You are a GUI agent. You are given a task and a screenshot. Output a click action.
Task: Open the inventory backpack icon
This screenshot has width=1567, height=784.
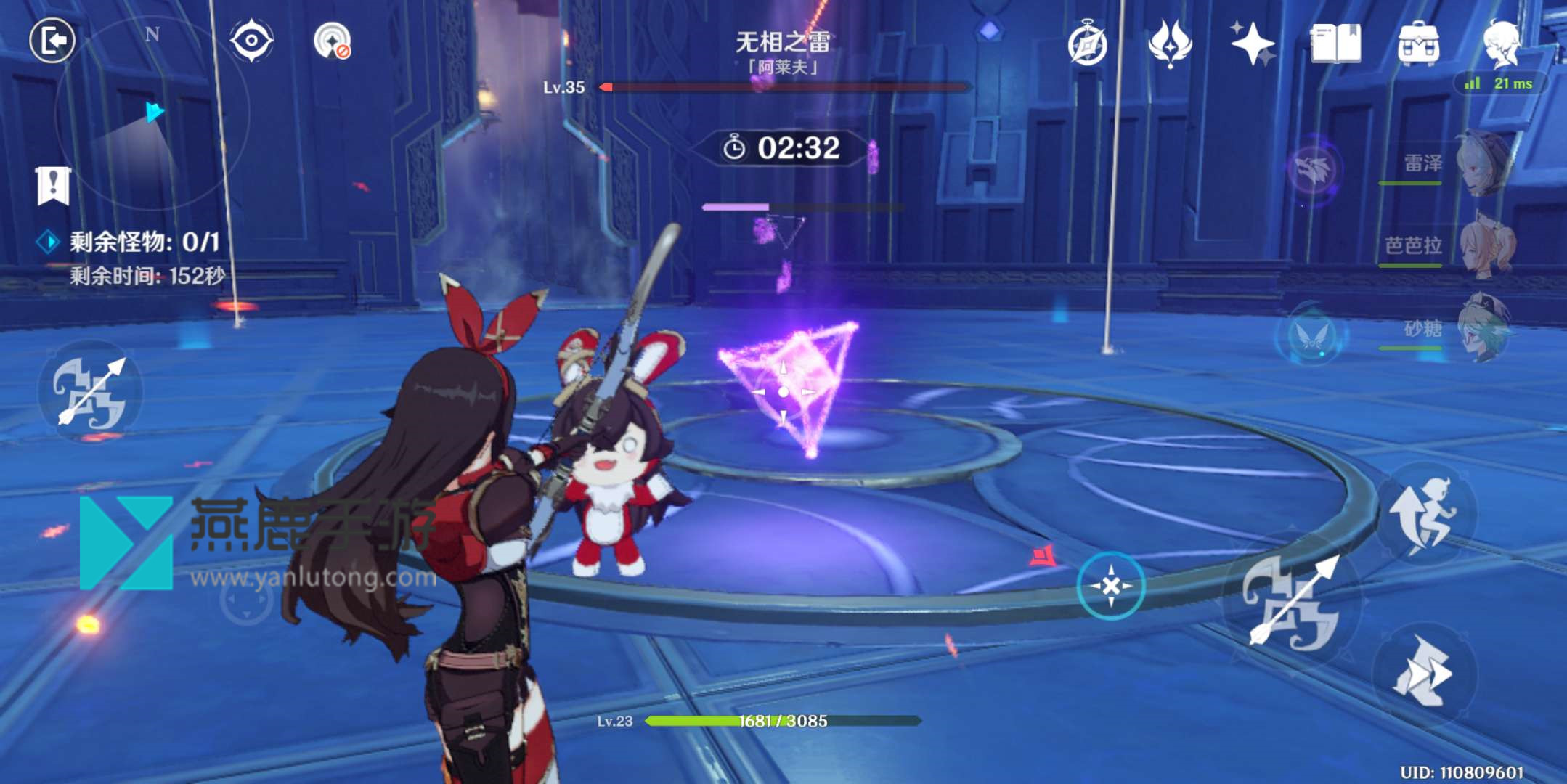tap(1419, 45)
